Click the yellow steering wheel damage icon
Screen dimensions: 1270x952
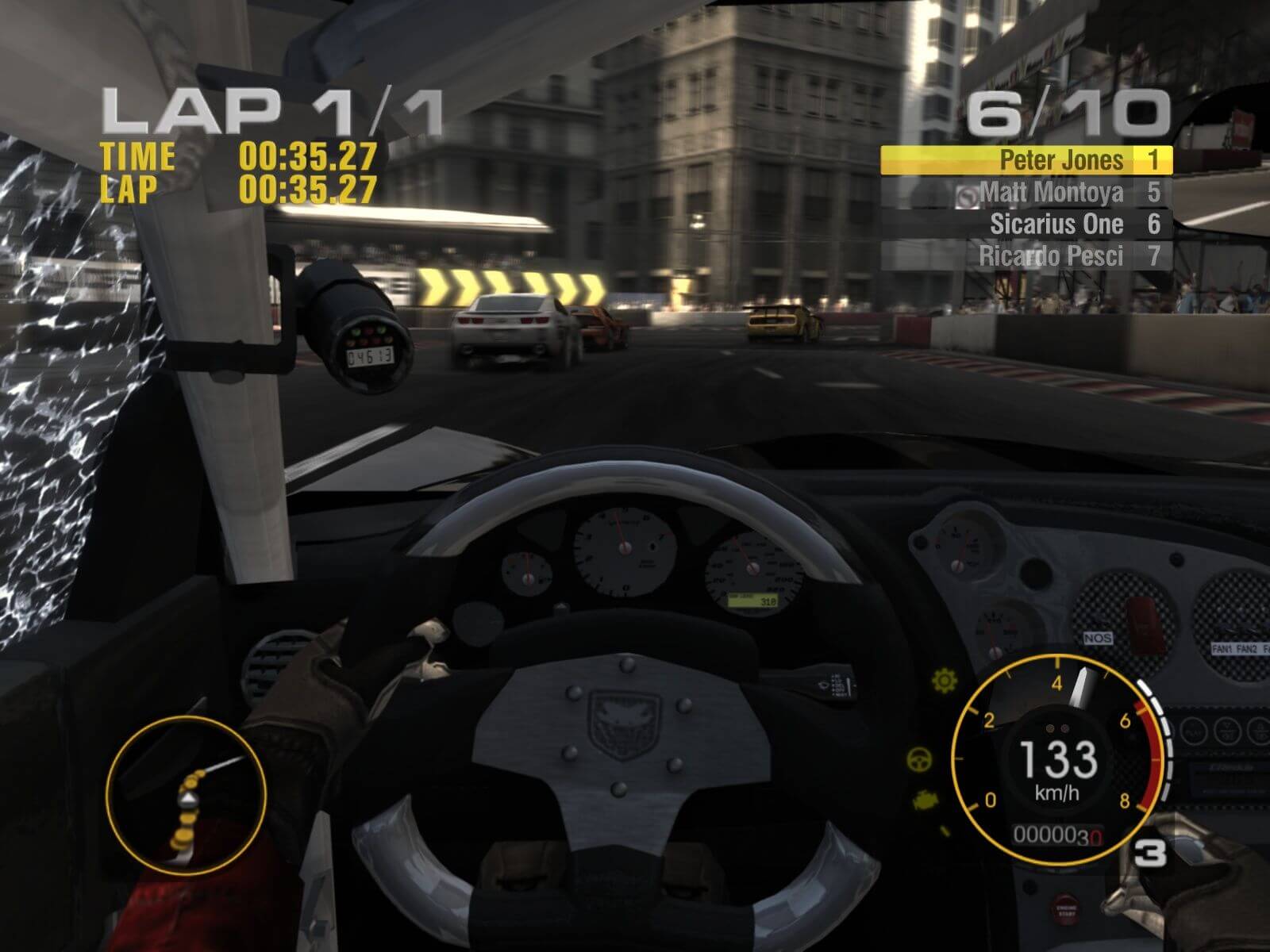tap(921, 759)
